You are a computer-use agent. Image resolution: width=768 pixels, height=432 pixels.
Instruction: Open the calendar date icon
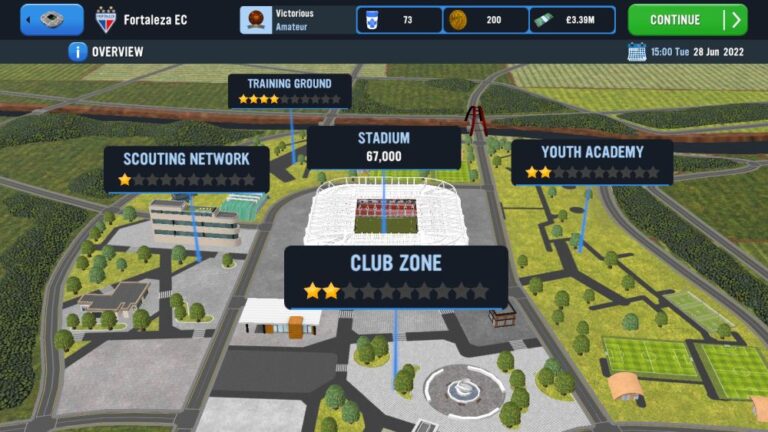click(x=636, y=51)
